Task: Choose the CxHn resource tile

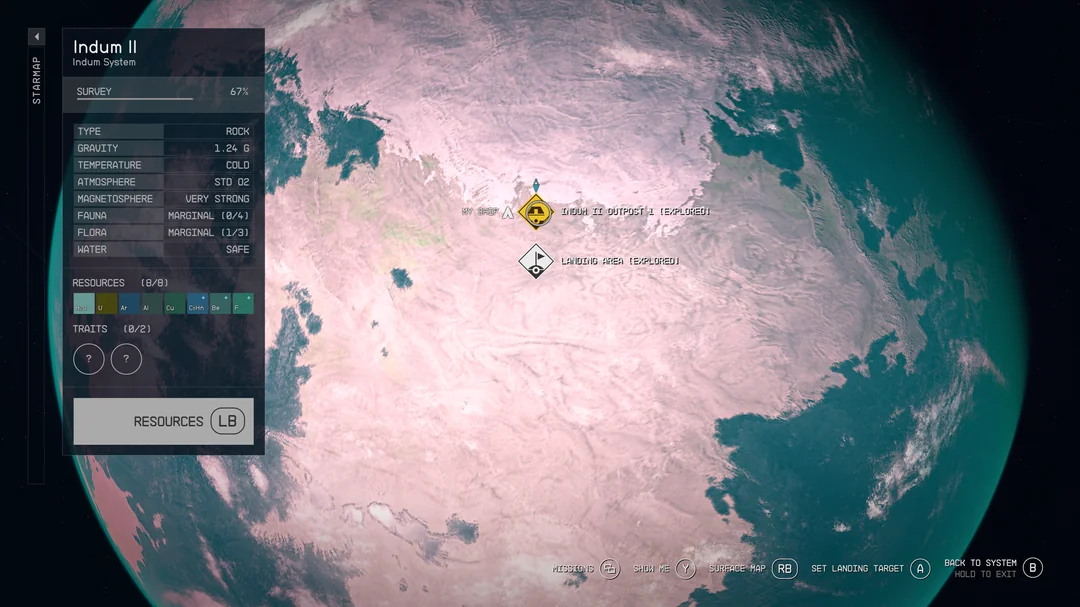Action: click(197, 303)
